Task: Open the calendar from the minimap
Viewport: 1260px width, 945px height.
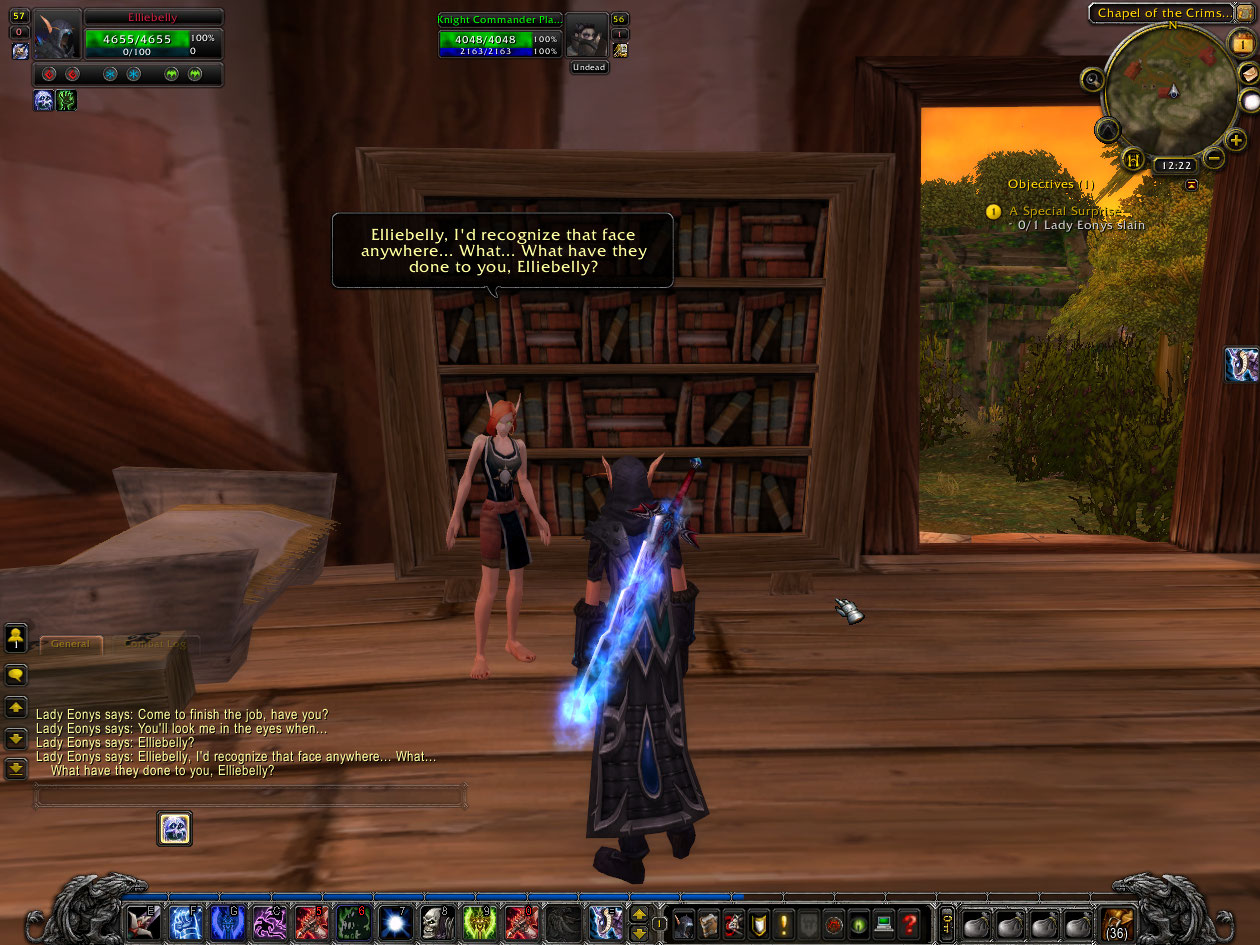Action: coord(1241,44)
